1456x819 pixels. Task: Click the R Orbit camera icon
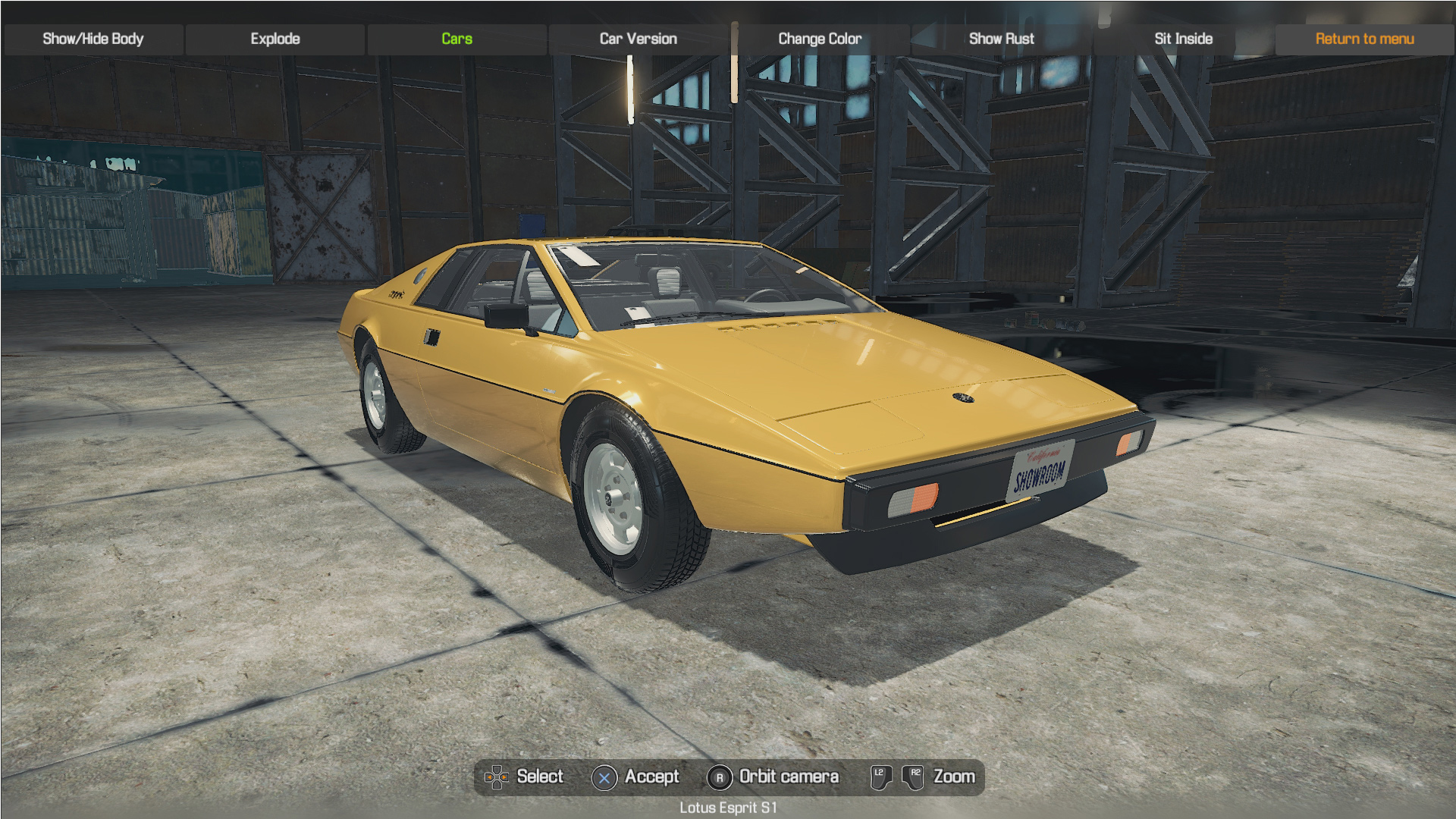(x=719, y=777)
